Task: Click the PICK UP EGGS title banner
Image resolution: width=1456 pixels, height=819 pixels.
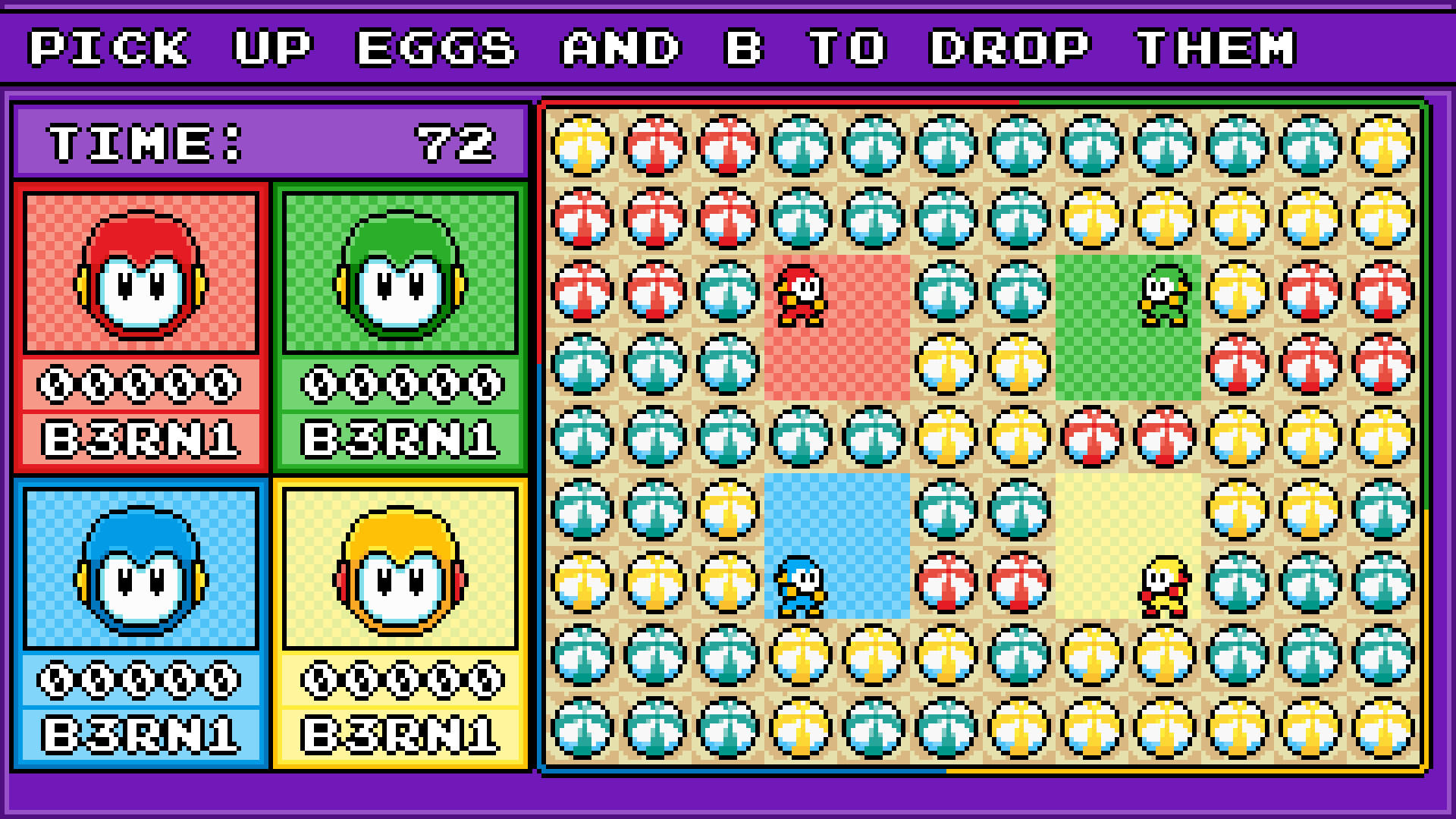Action: coord(728,45)
